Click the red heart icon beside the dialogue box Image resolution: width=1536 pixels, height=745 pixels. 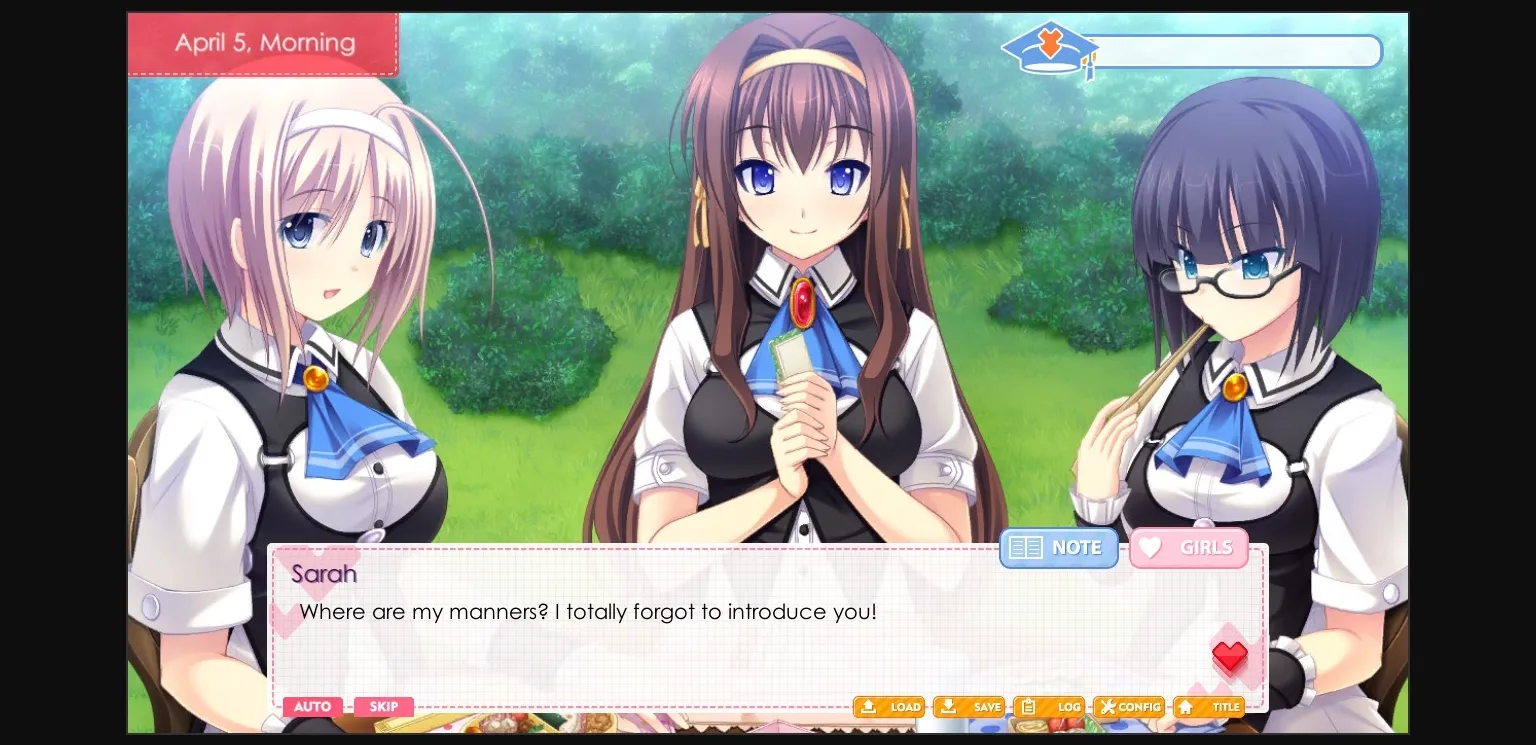[1230, 657]
